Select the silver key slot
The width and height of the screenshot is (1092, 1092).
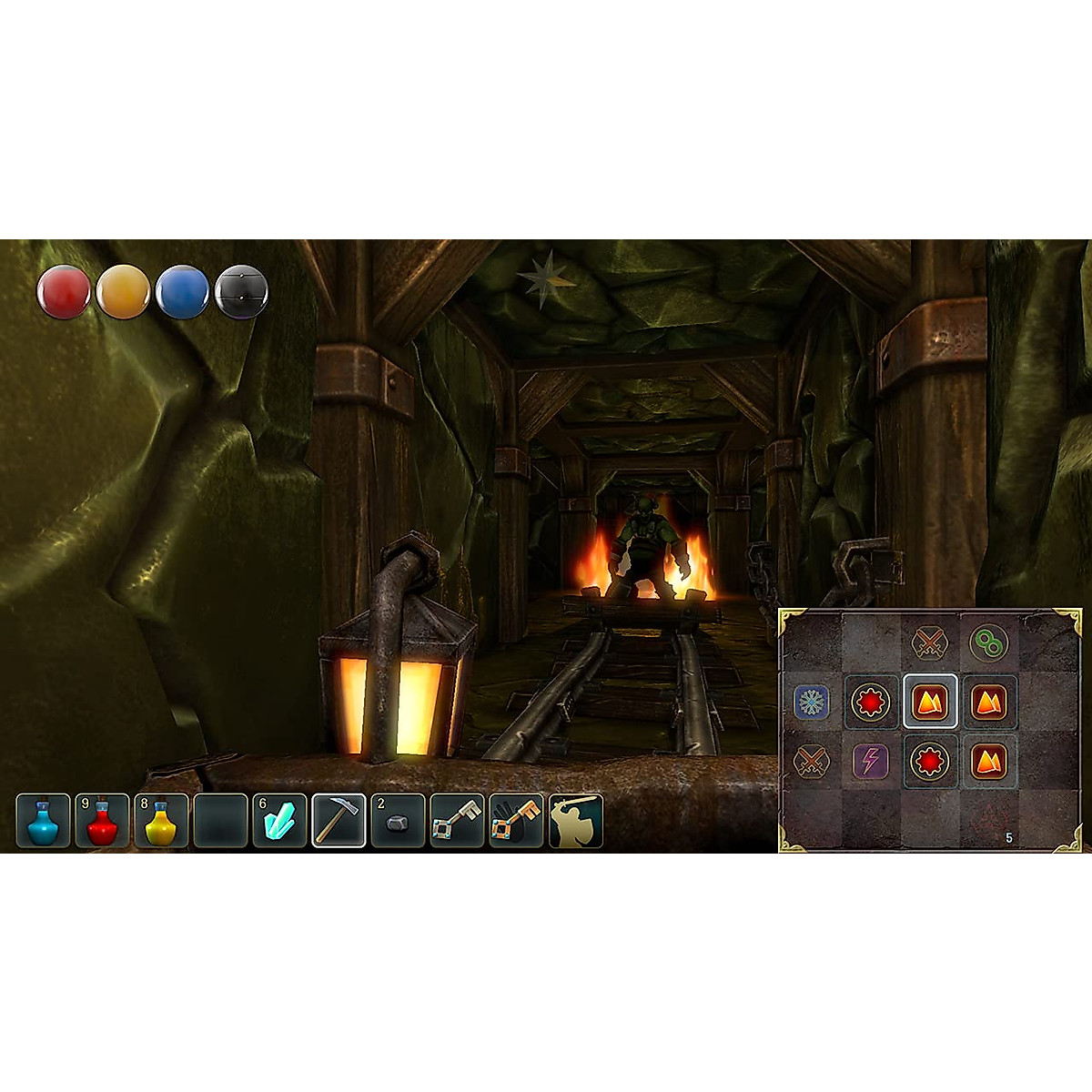pos(457,821)
